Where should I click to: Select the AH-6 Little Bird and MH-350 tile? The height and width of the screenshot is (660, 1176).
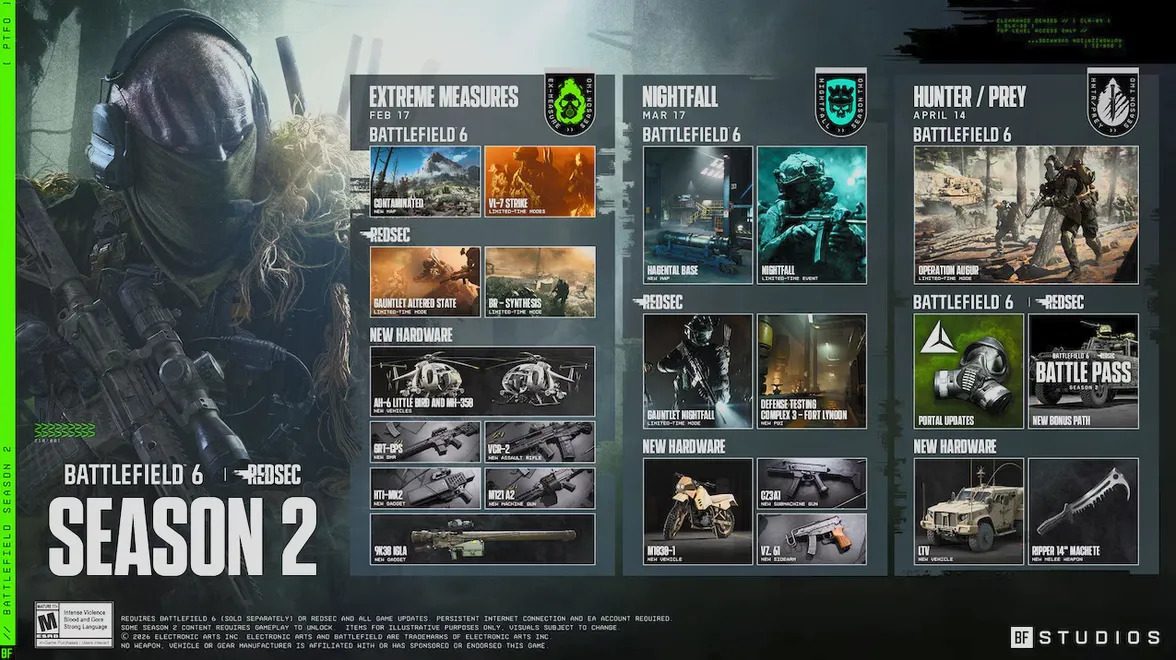point(482,381)
